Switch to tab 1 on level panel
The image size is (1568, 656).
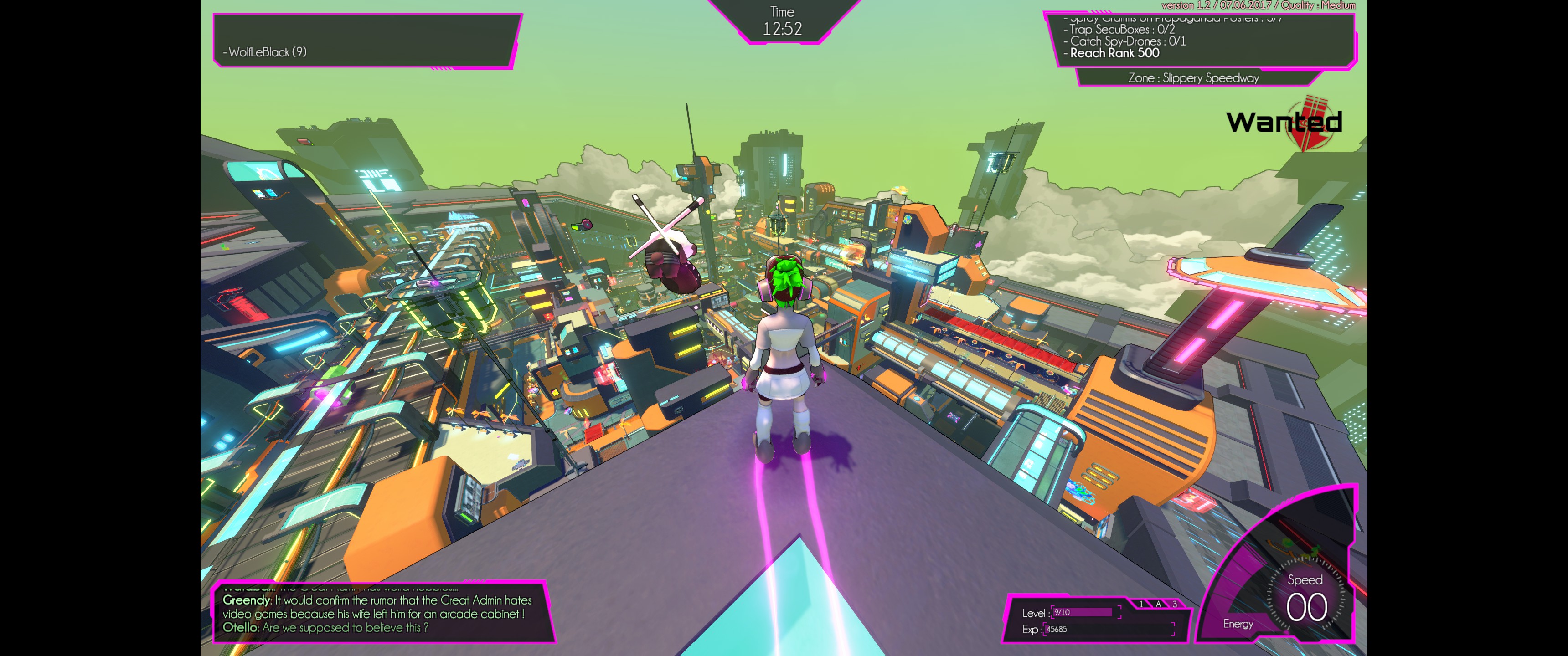pos(1141,604)
